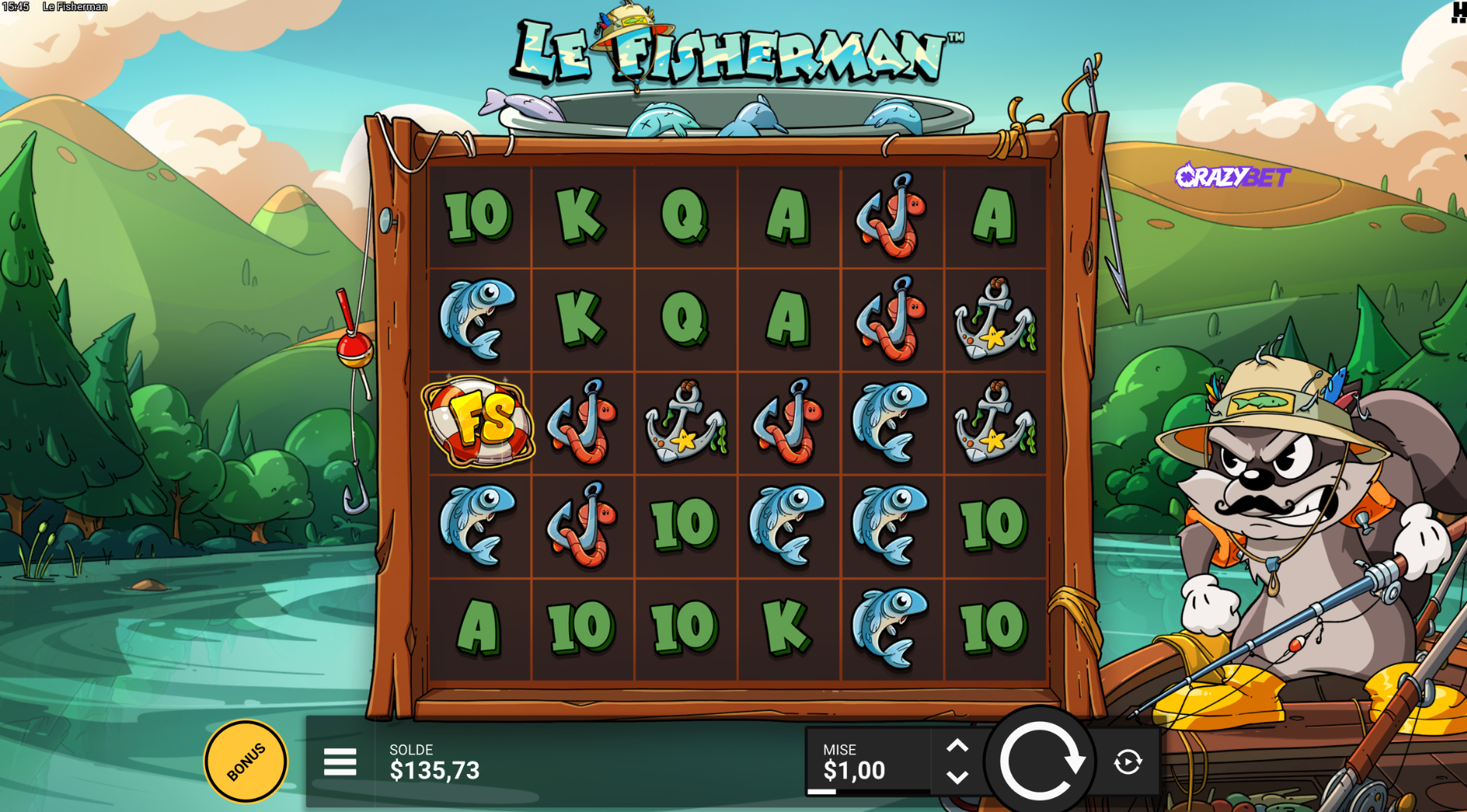Open the hamburger game menu
1467x812 pixels.
[x=340, y=762]
